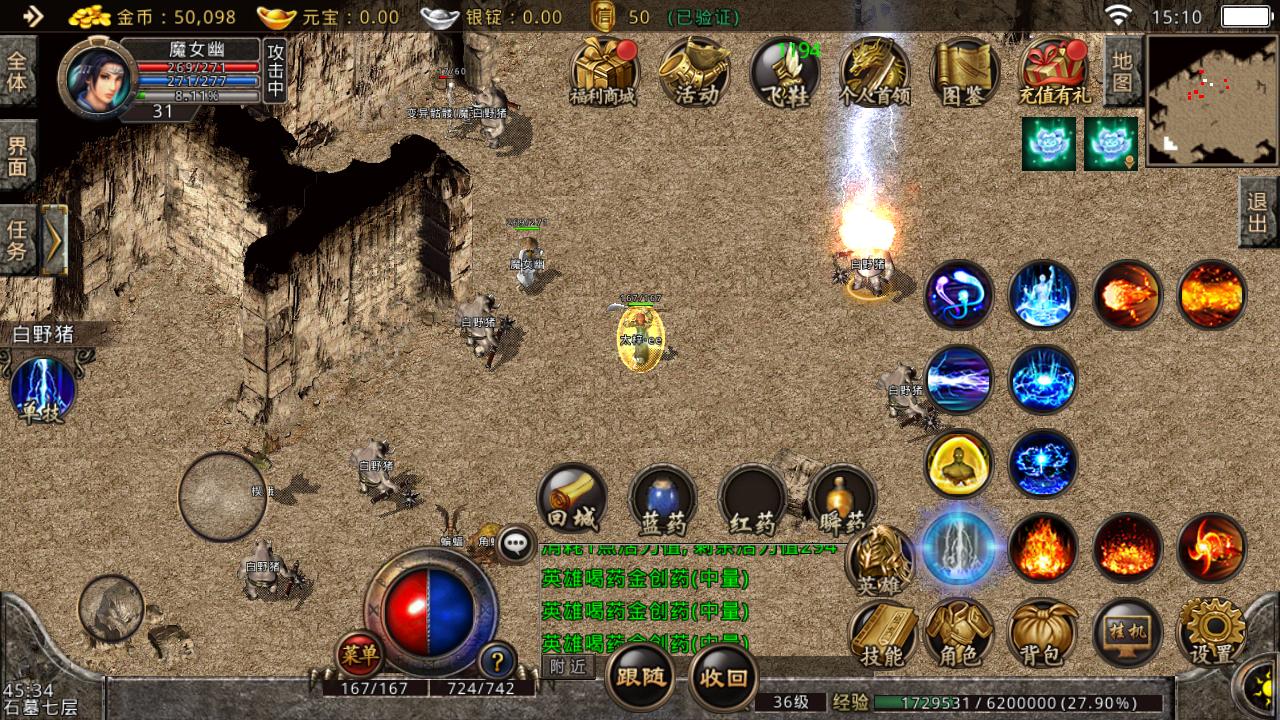This screenshot has width=1280, height=720.
Task: Open the 图鉴 codex scroll
Action: click(x=965, y=72)
